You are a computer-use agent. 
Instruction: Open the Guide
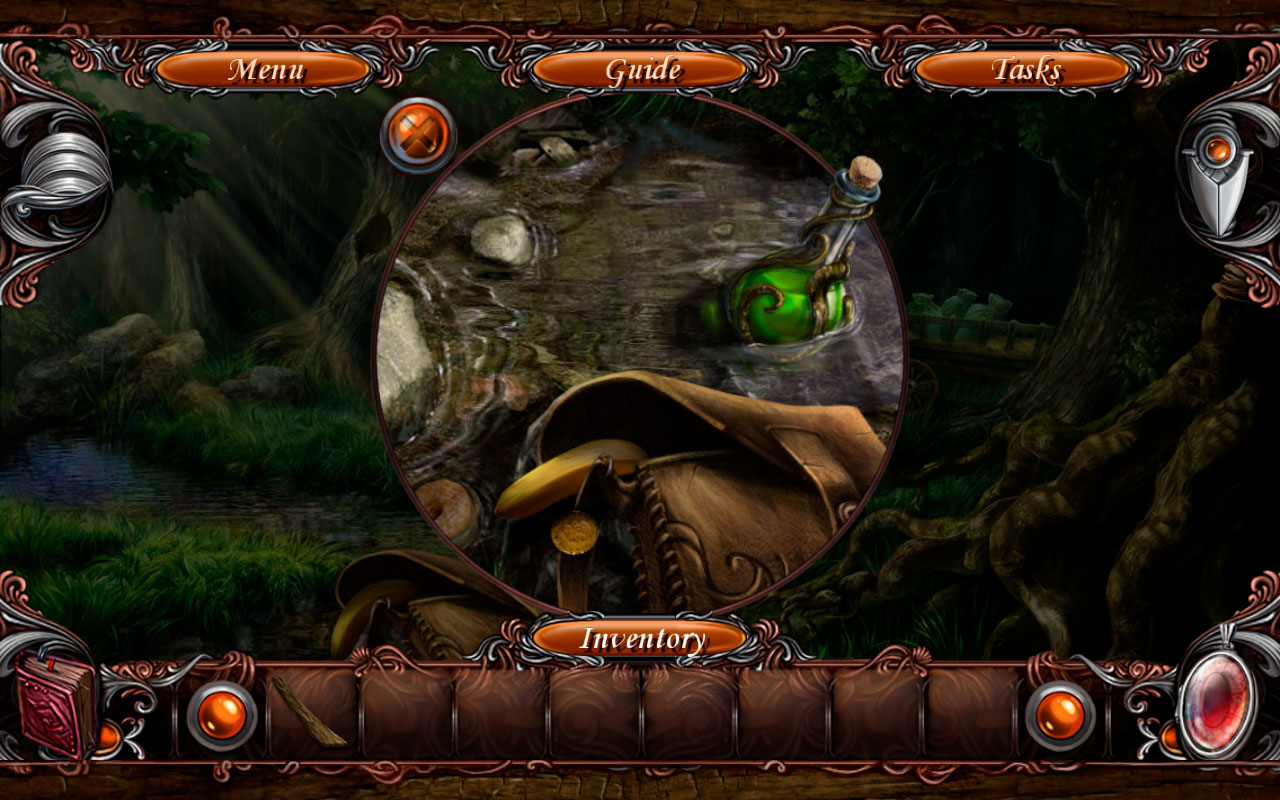(641, 70)
